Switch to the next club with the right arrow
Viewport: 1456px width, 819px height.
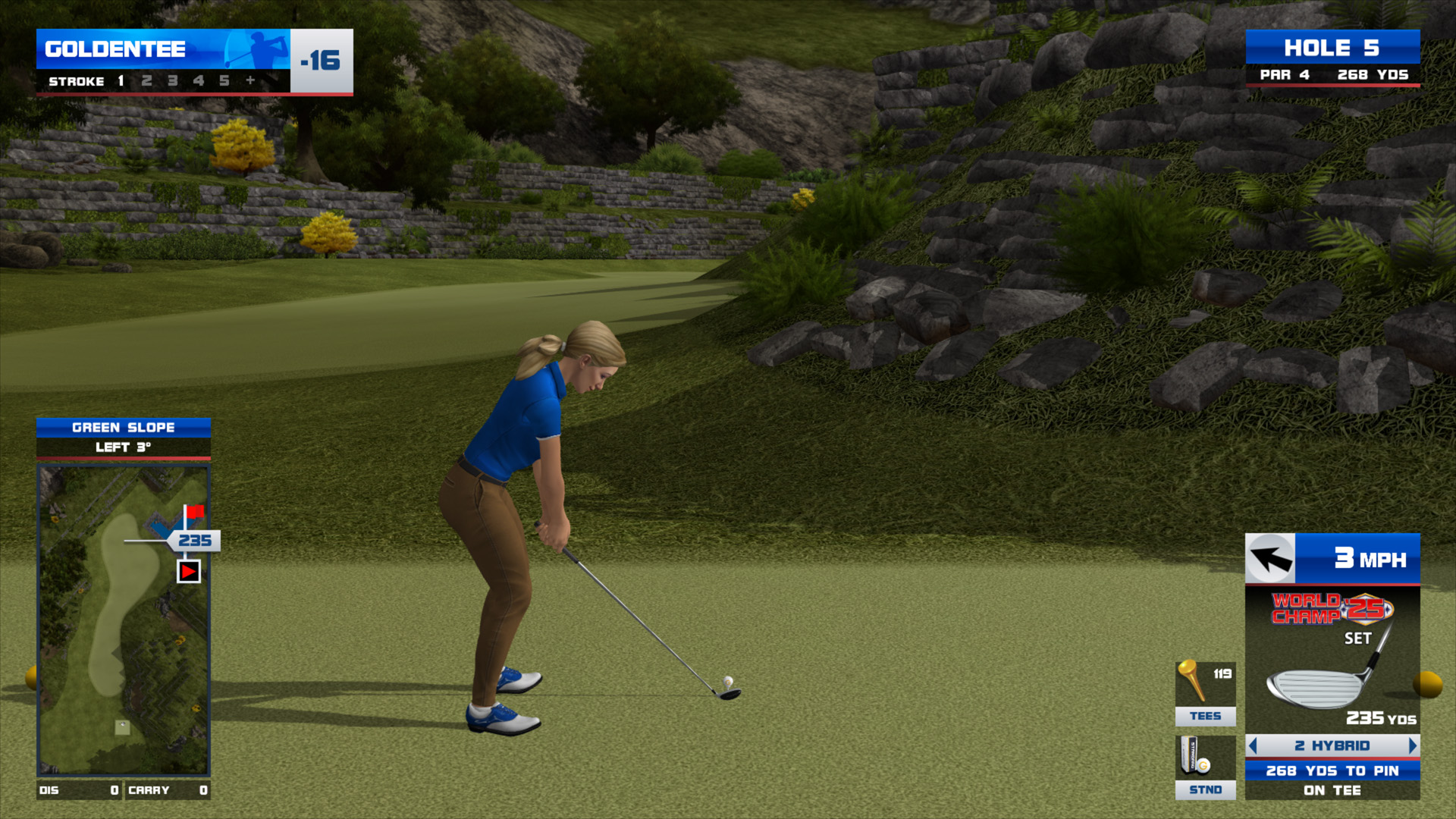(x=1412, y=745)
